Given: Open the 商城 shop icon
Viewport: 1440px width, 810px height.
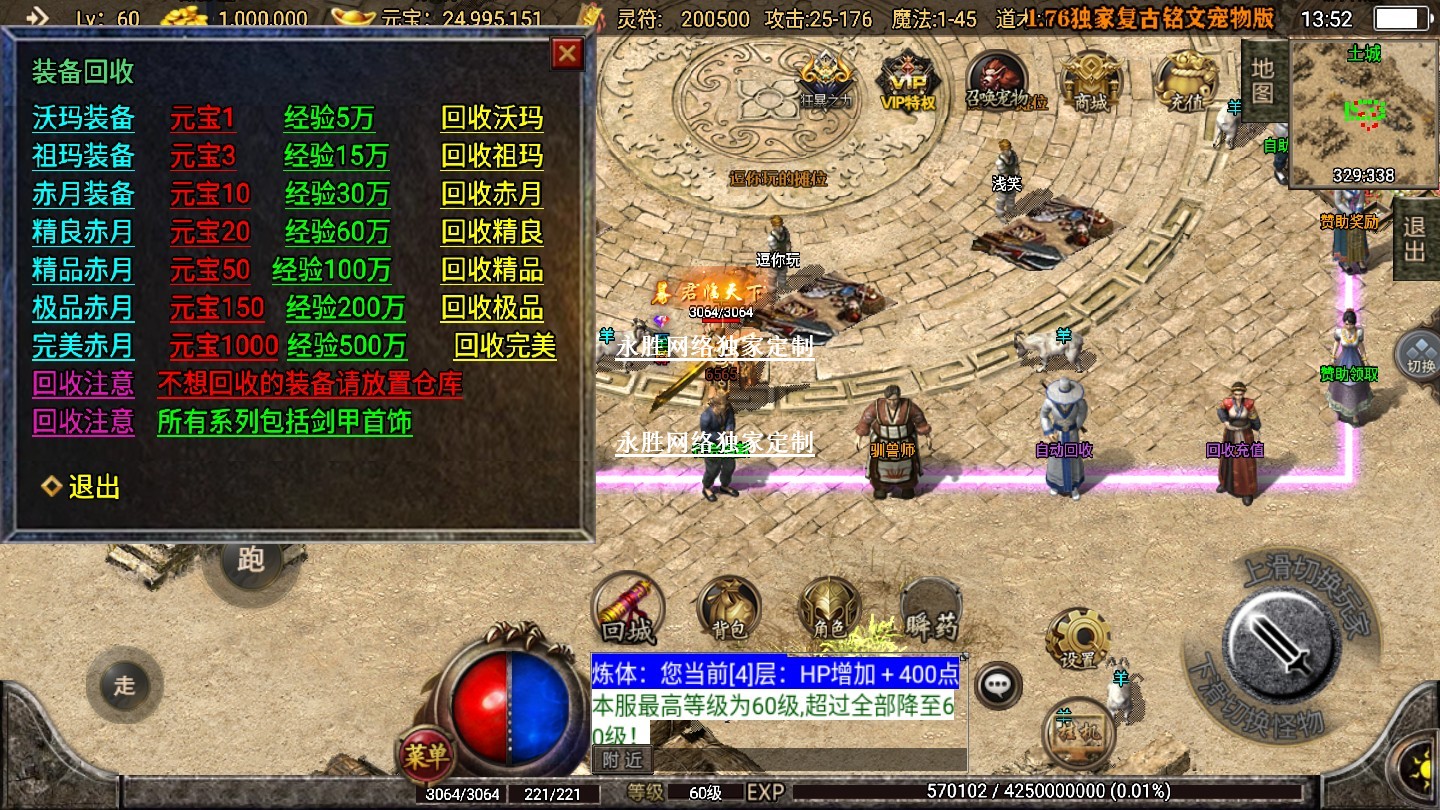Looking at the screenshot, I should click(1091, 80).
